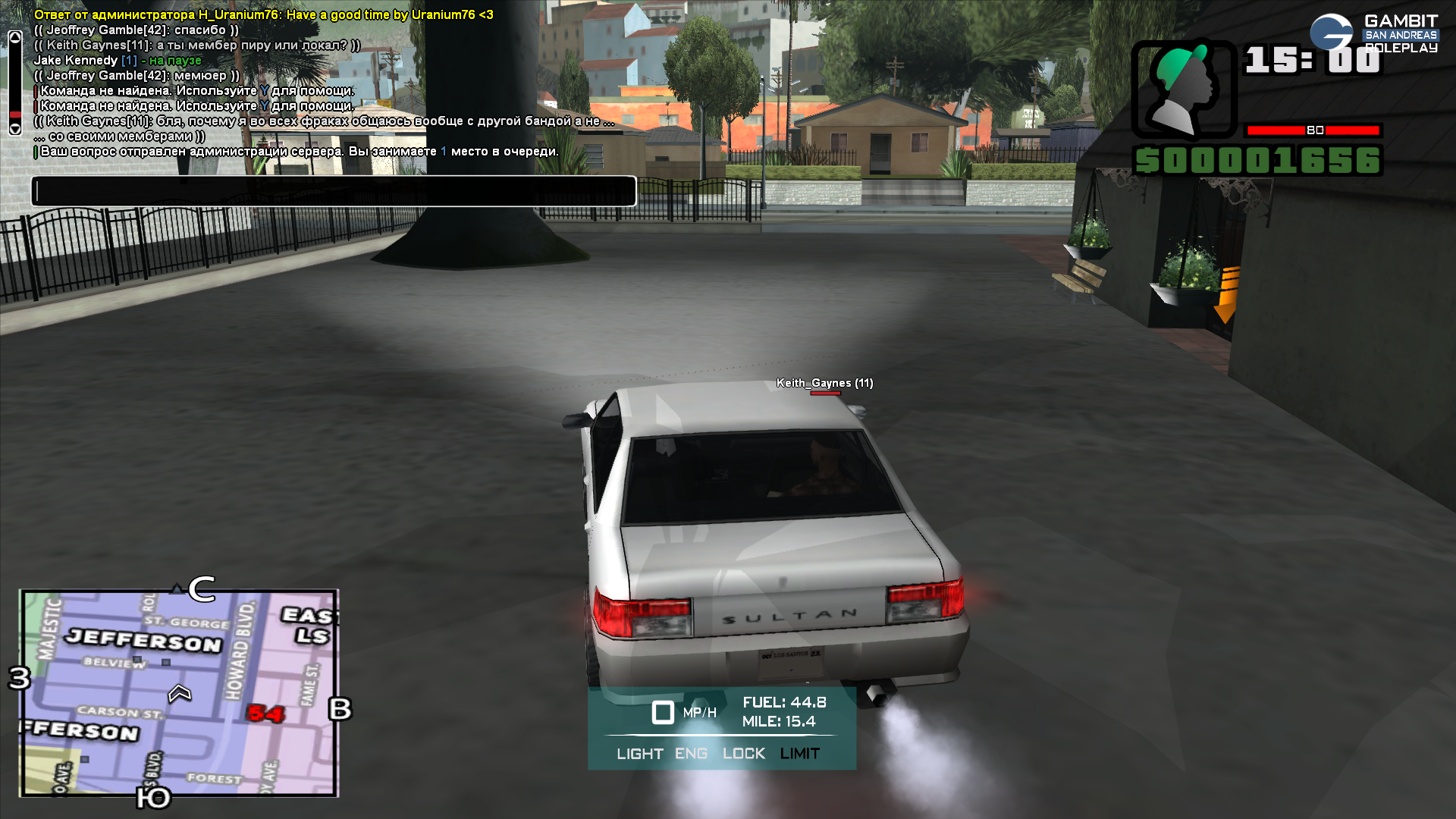Viewport: 1456px width, 819px height.
Task: Click the chat input field
Action: coord(334,191)
